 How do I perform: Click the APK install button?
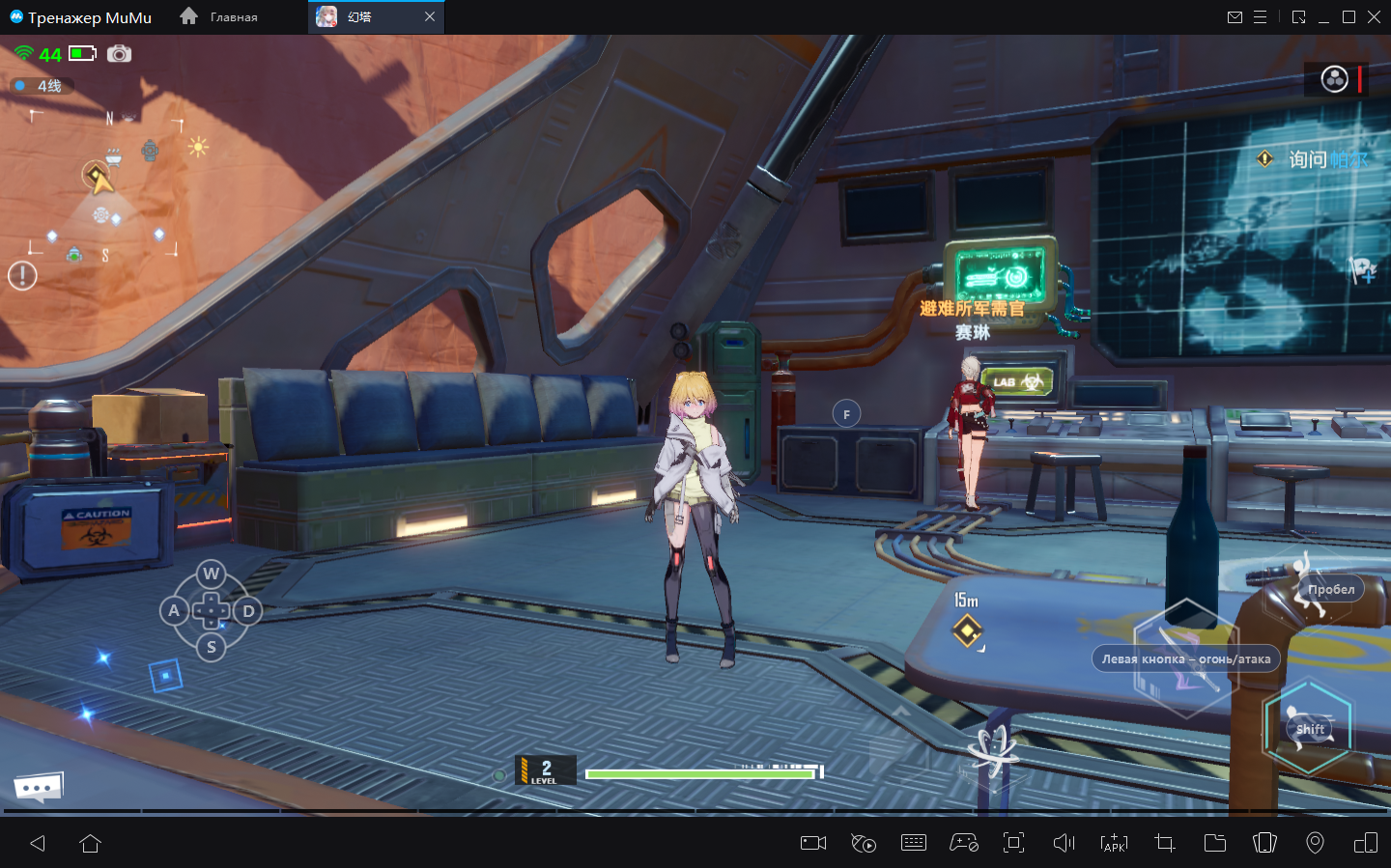click(1114, 843)
